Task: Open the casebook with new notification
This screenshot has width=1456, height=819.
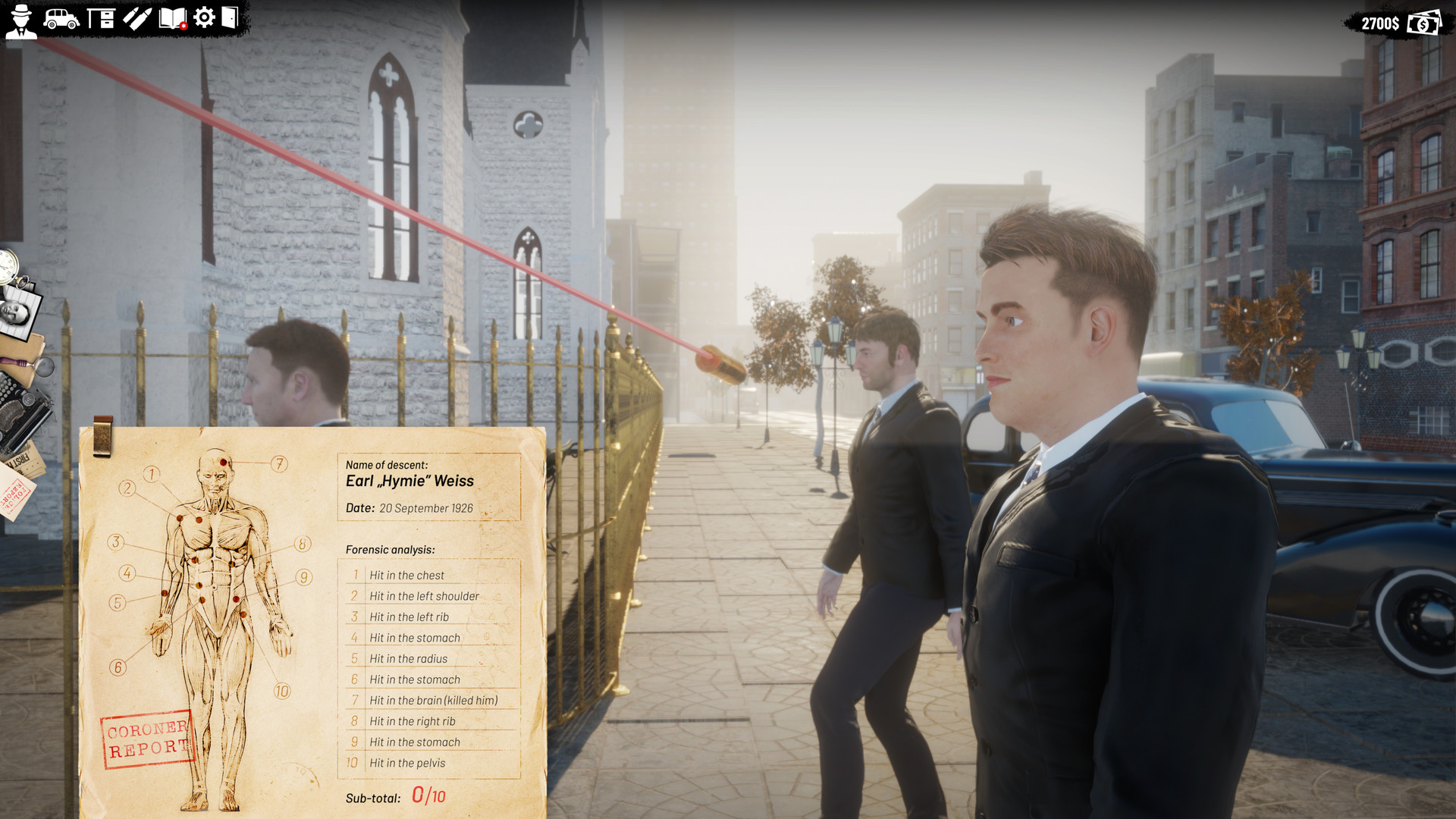Action: tap(173, 18)
